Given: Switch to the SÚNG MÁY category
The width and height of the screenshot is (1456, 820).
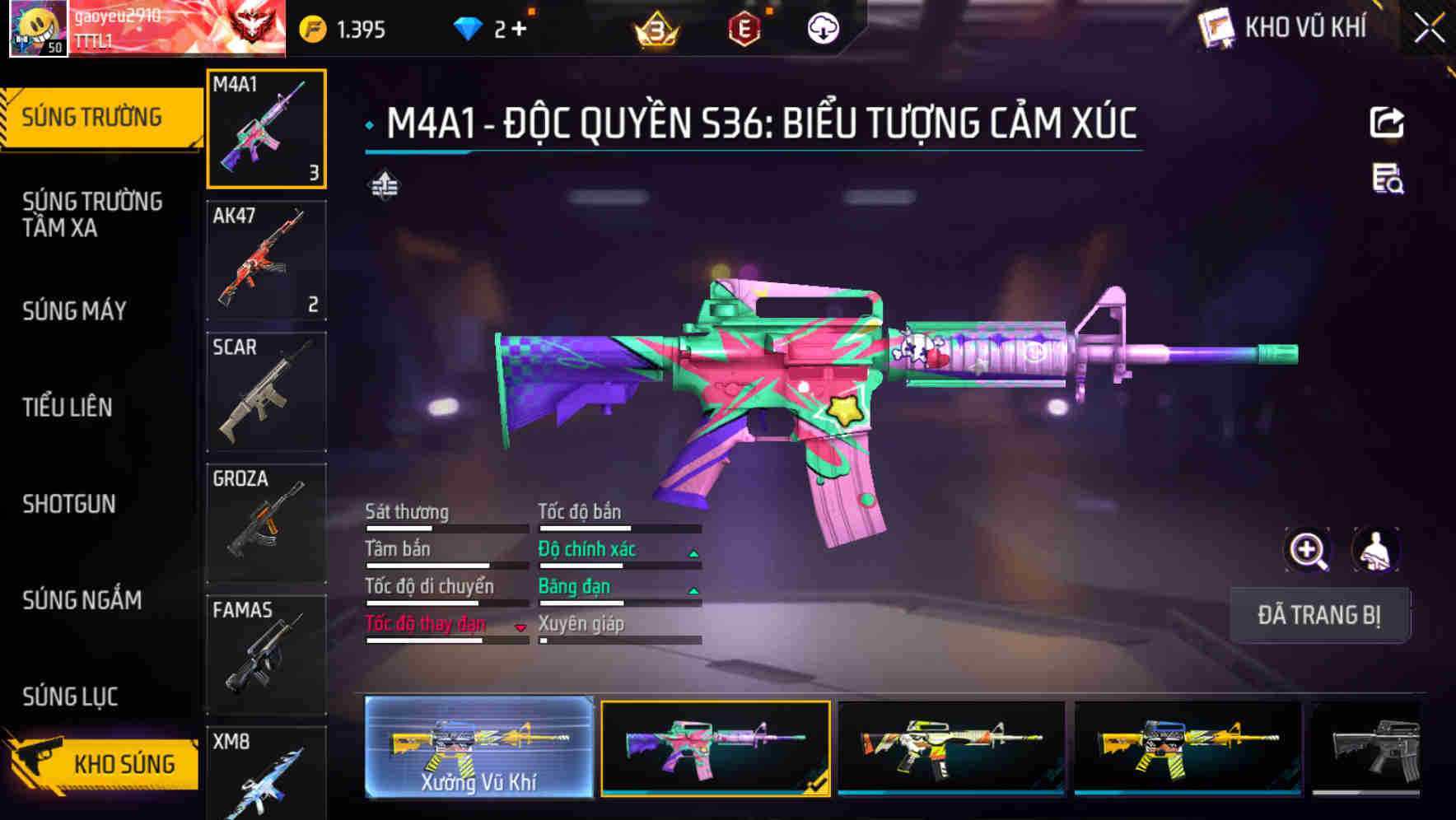Looking at the screenshot, I should (x=74, y=311).
